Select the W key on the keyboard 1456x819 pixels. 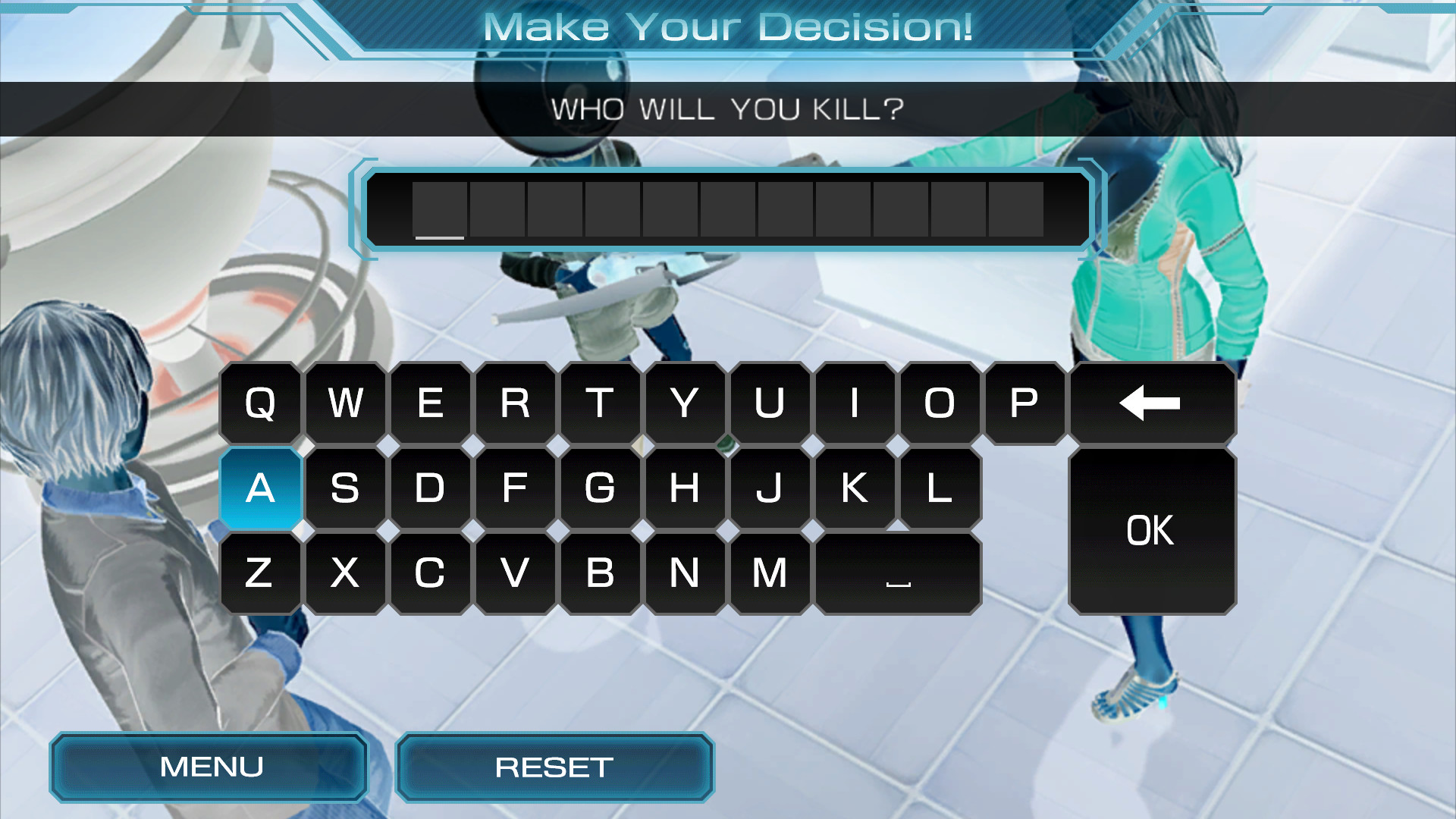tap(345, 404)
